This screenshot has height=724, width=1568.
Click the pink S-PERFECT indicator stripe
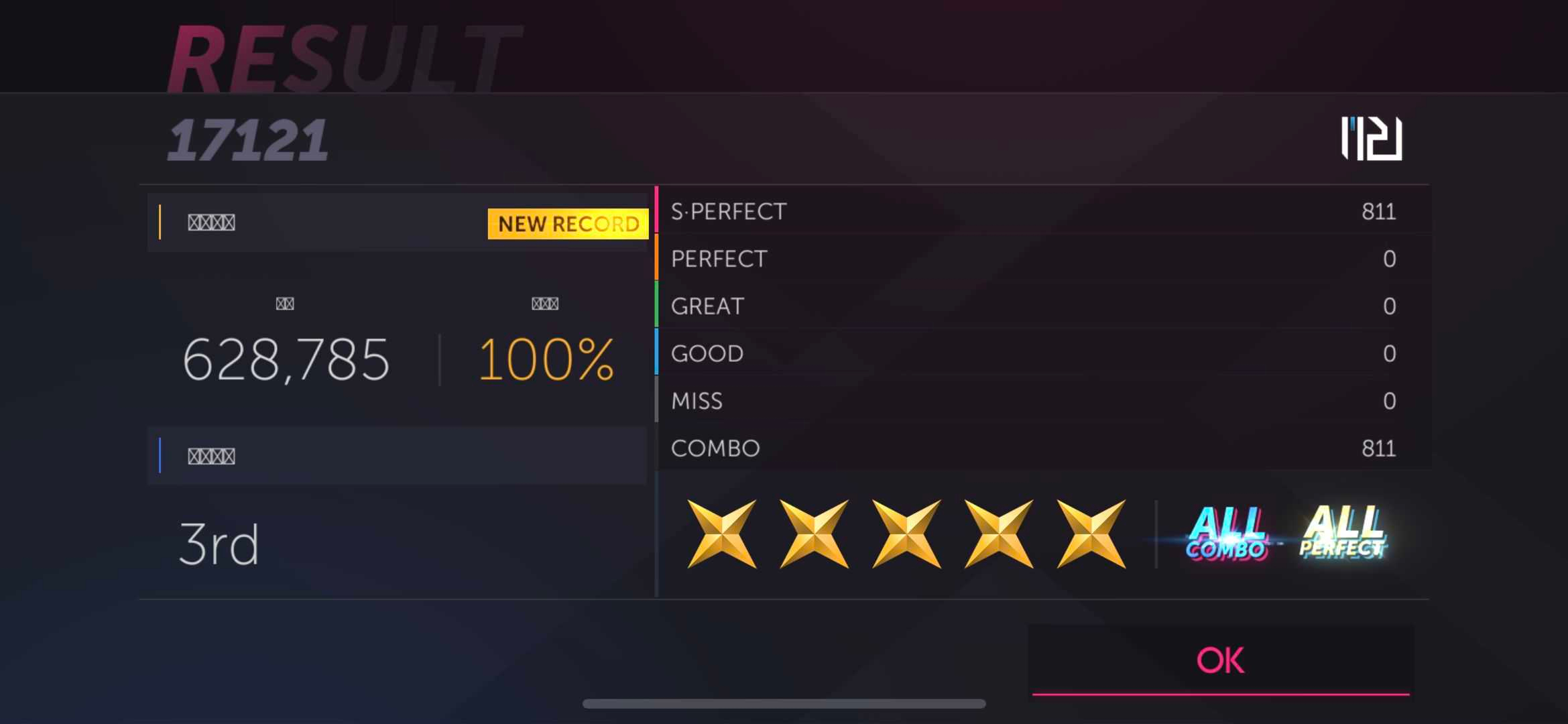point(655,211)
